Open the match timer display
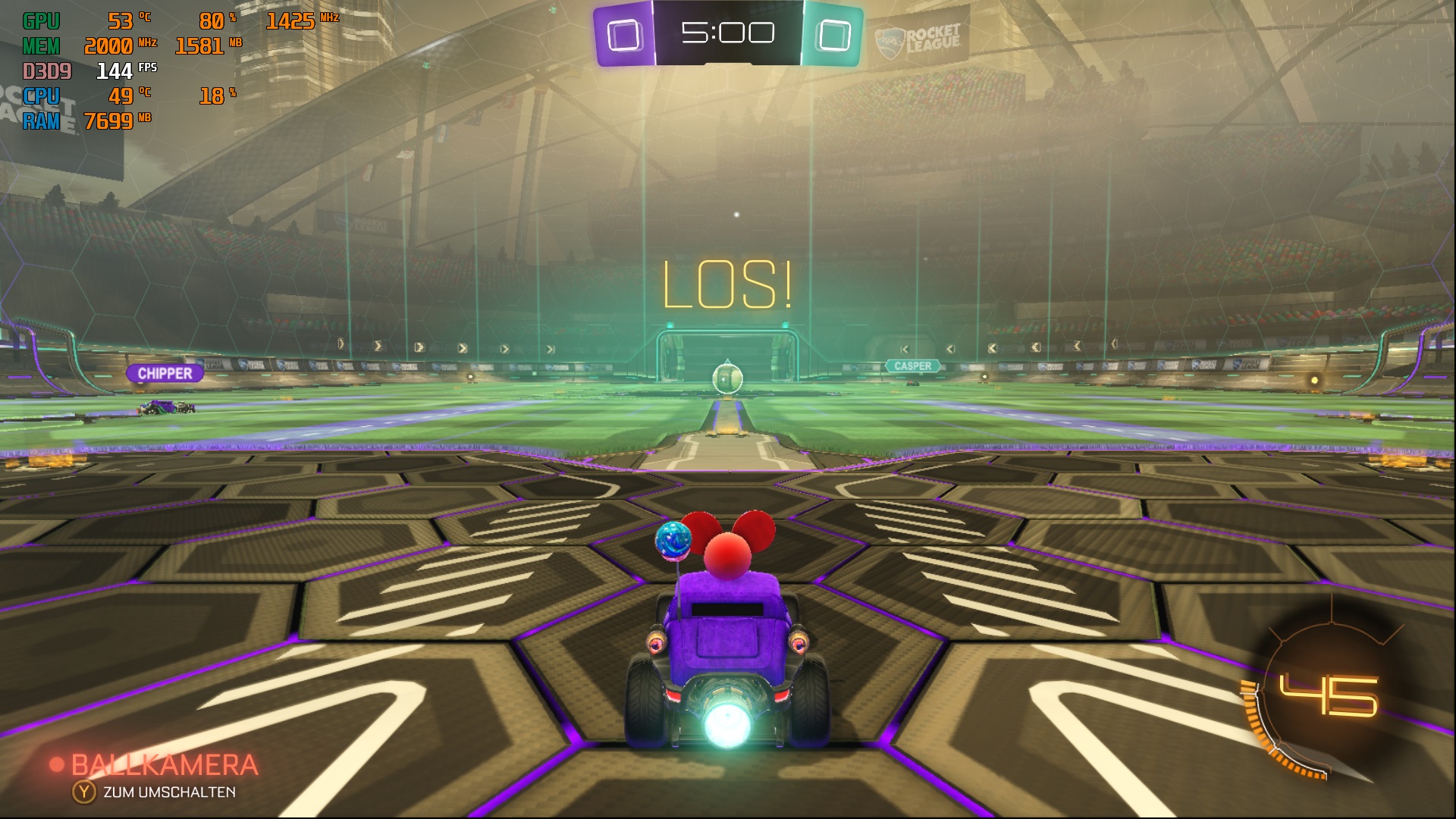This screenshot has height=819, width=1456. coord(728,32)
